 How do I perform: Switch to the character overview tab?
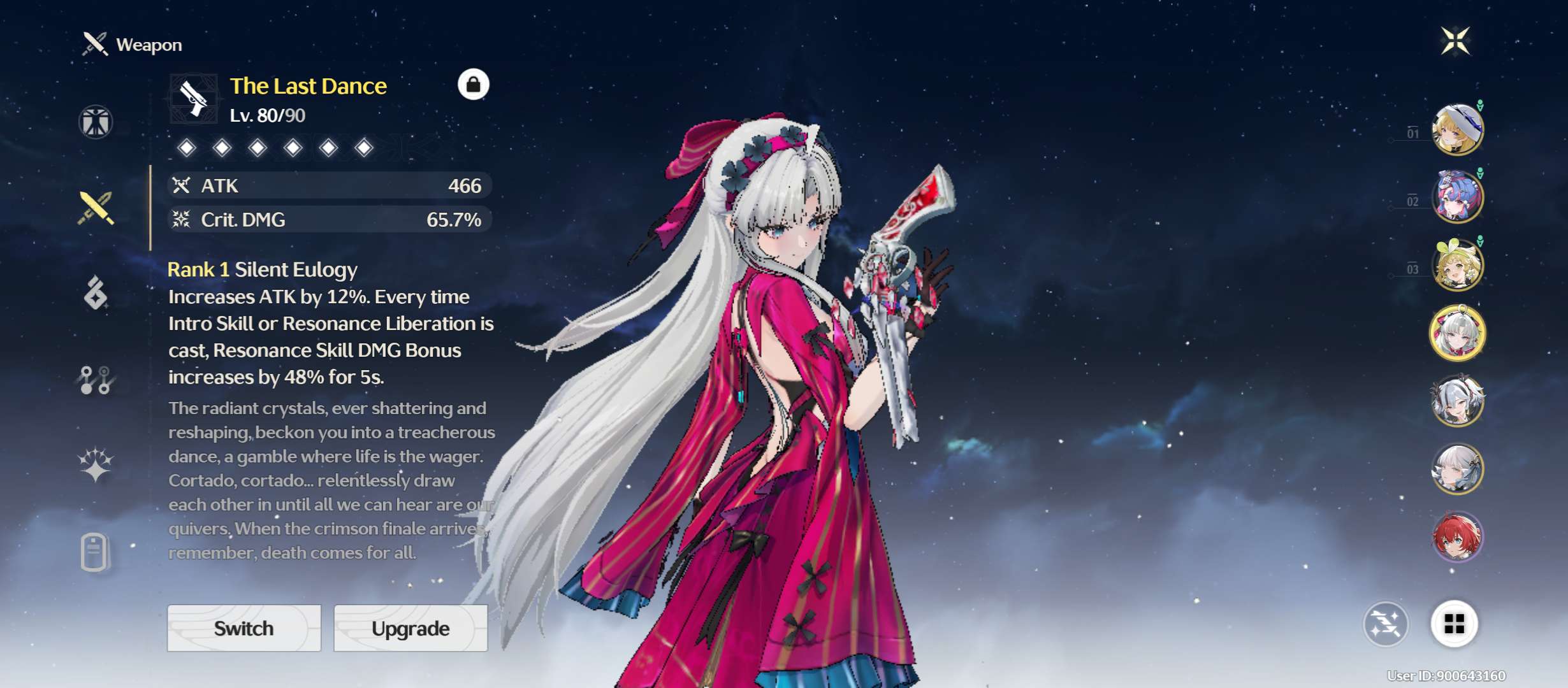96,122
